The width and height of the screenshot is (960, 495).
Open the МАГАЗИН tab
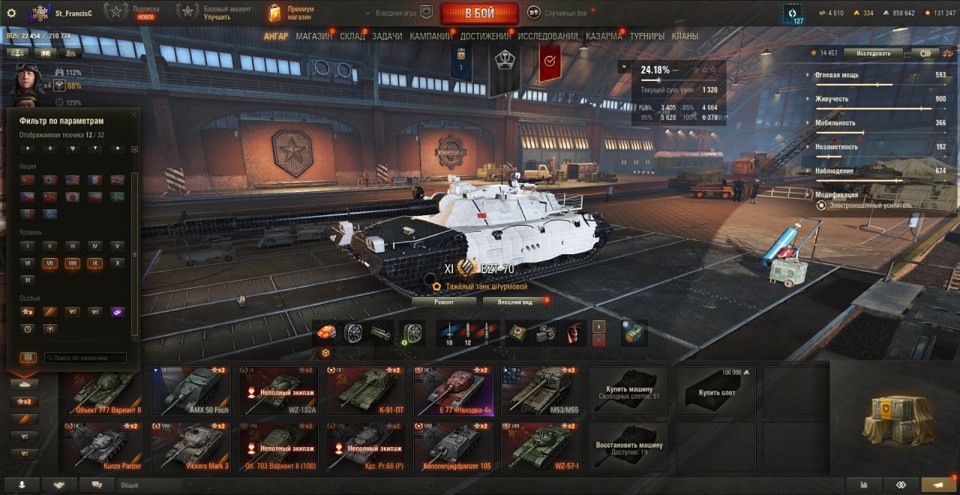pyautogui.click(x=315, y=37)
